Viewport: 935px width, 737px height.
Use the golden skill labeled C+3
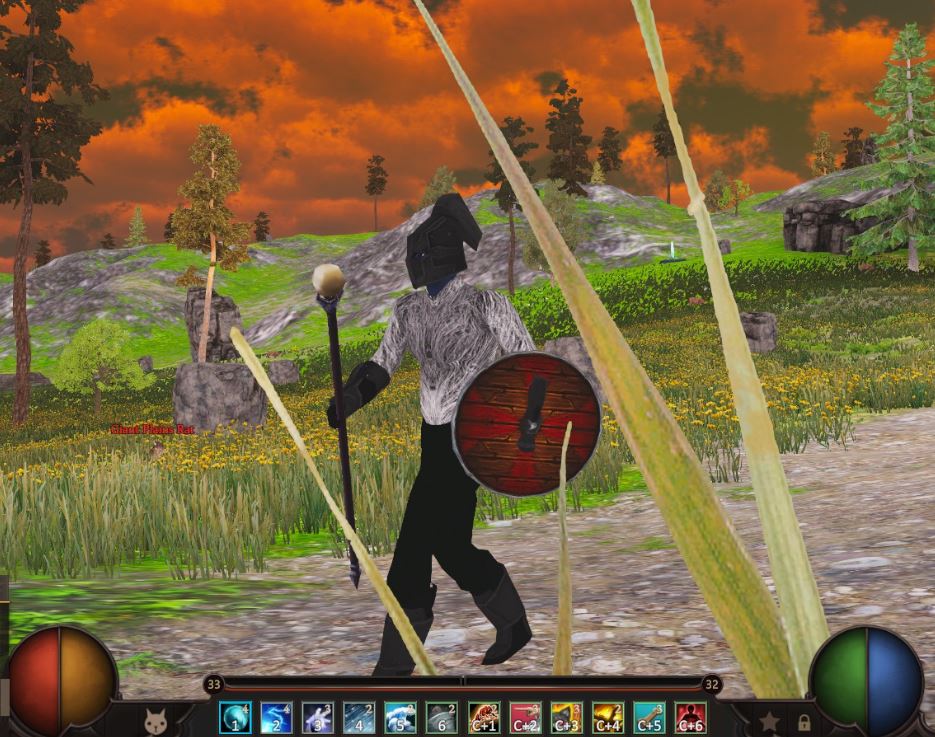(567, 717)
